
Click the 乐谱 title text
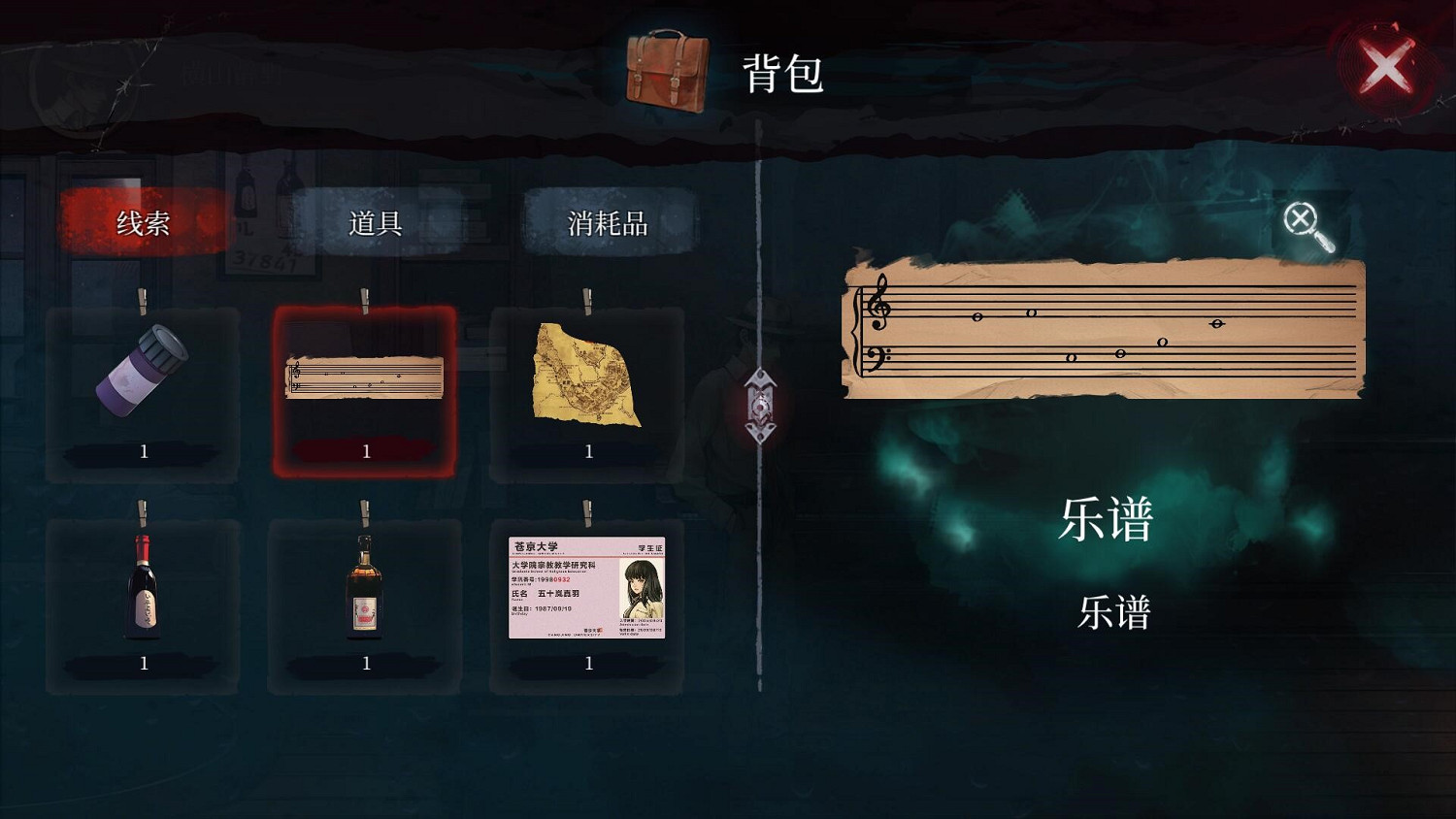pos(1109,521)
